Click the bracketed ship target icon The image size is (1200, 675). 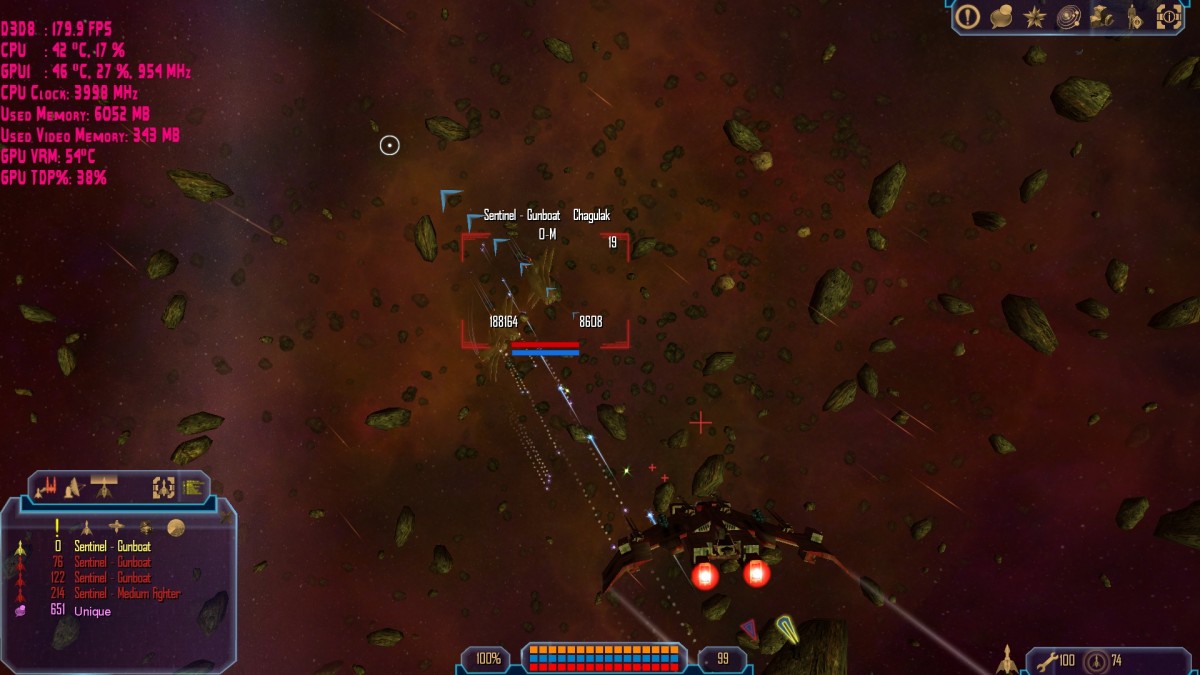pos(163,488)
